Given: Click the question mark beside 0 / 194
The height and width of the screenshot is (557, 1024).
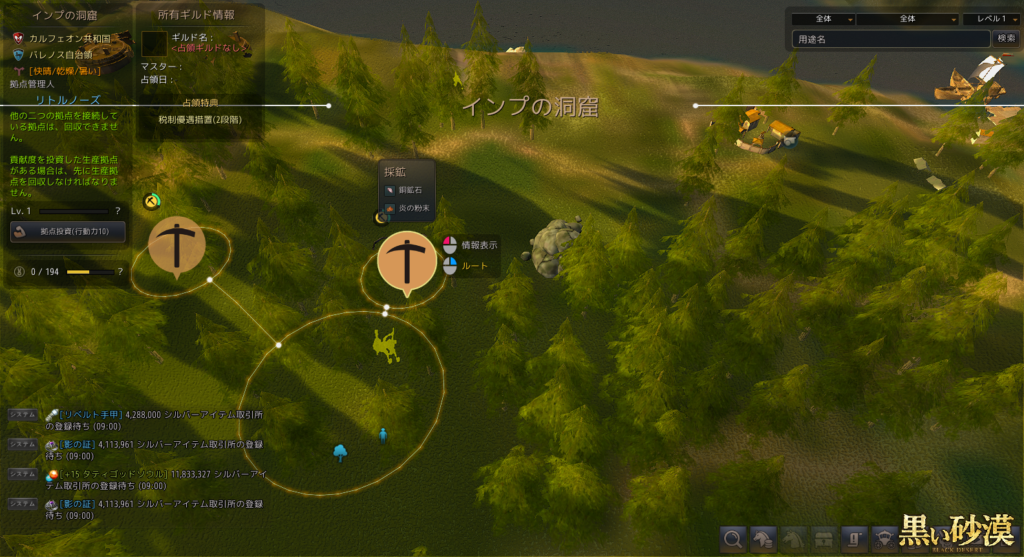Looking at the screenshot, I should tap(120, 271).
